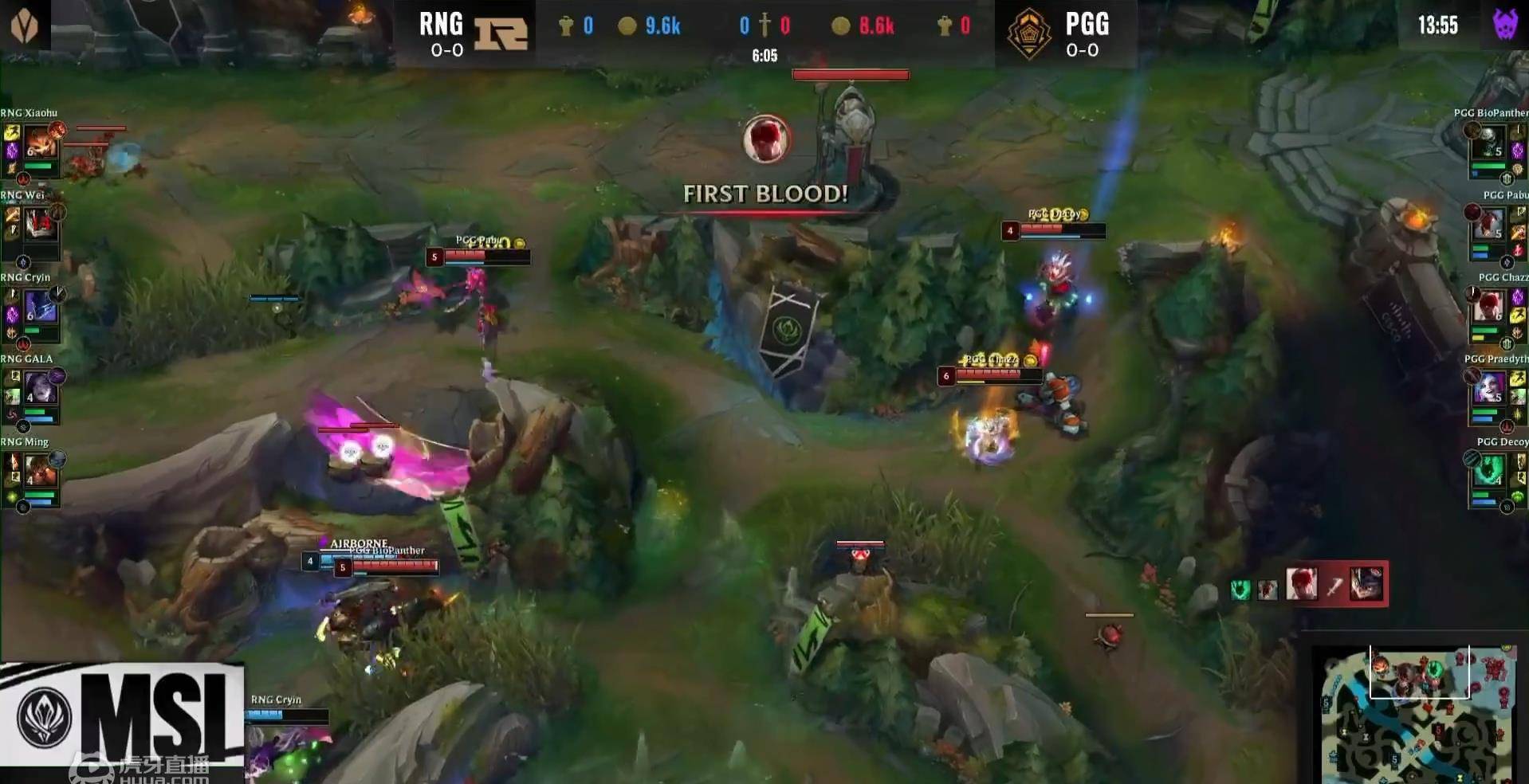The image size is (1529, 784).
Task: Click the PGG team logo on scoreboard
Action: pos(1028,33)
